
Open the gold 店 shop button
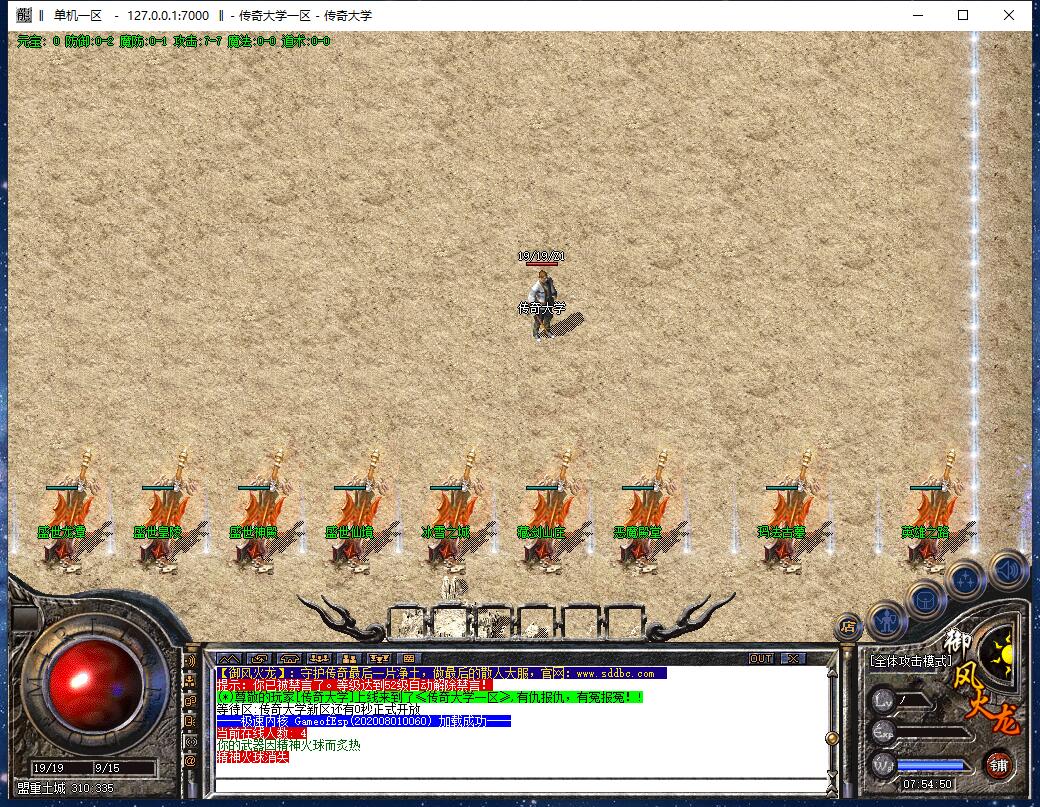[x=848, y=627]
